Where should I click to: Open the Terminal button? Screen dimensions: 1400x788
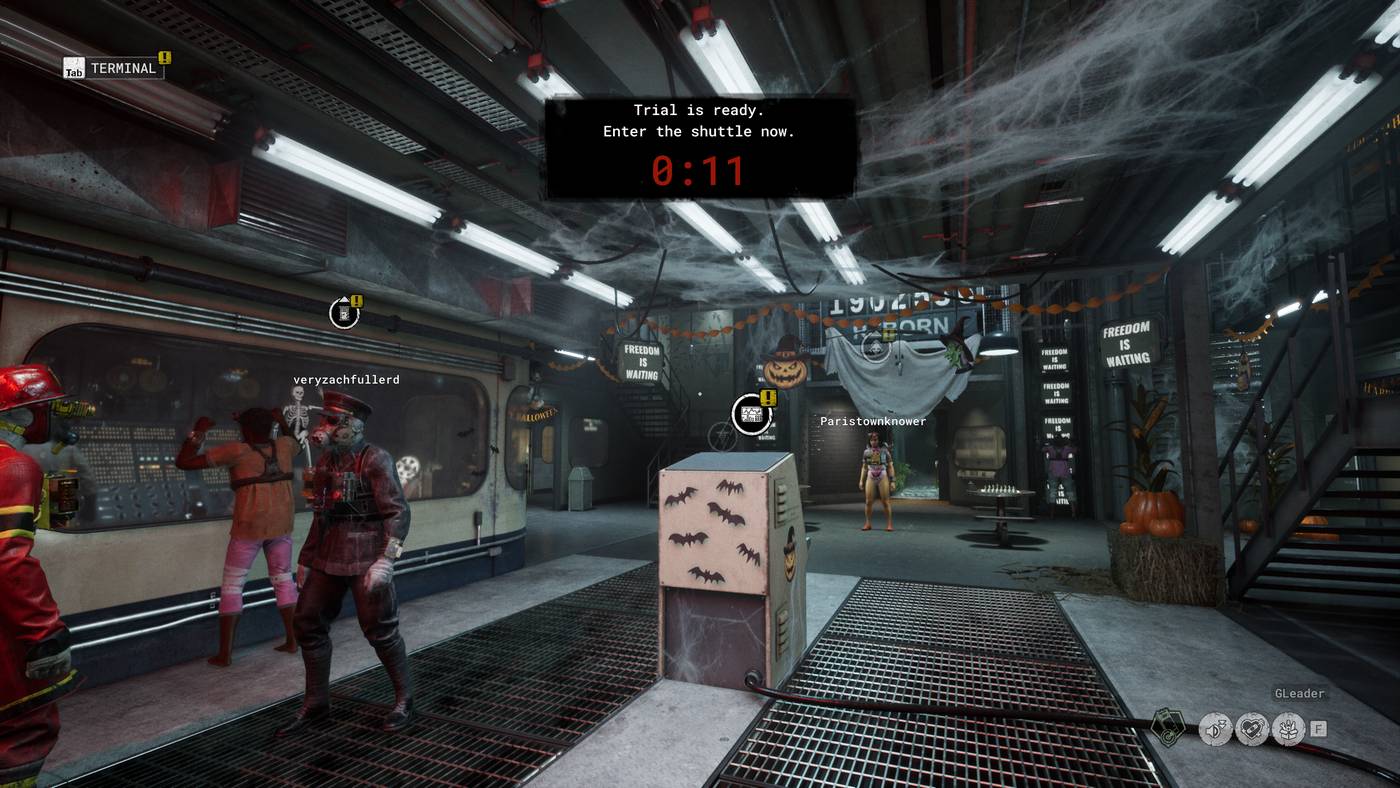point(112,68)
